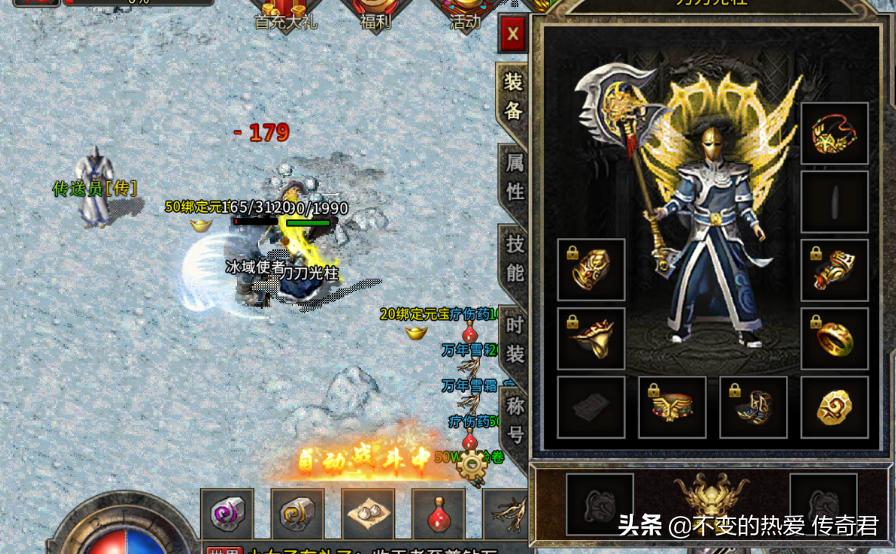896x554 pixels.
Task: Select the locked golden ring slot
Action: [835, 337]
